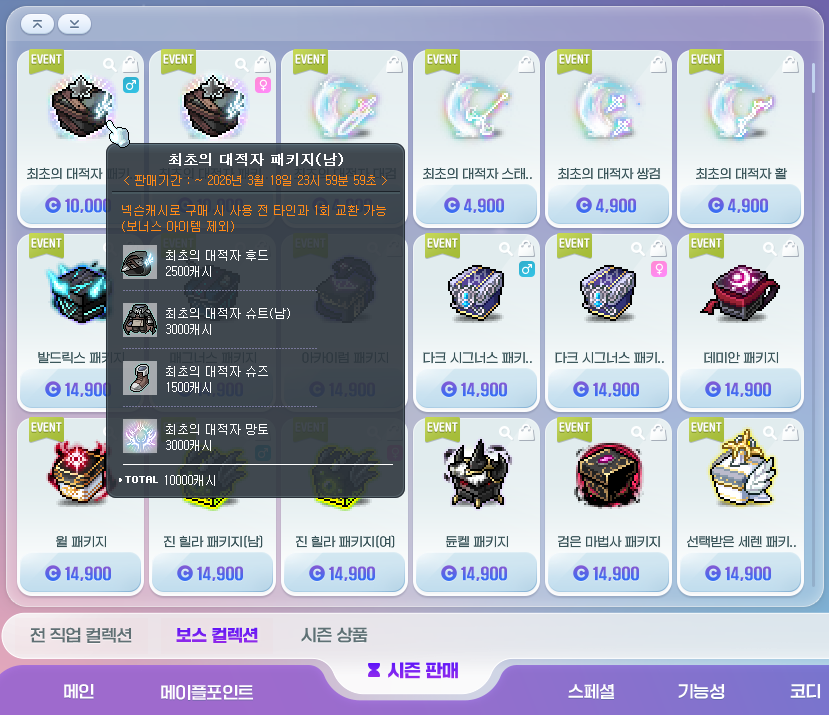Switch to the 전 직업 컬렉션 tab
The image size is (829, 715).
point(81,635)
